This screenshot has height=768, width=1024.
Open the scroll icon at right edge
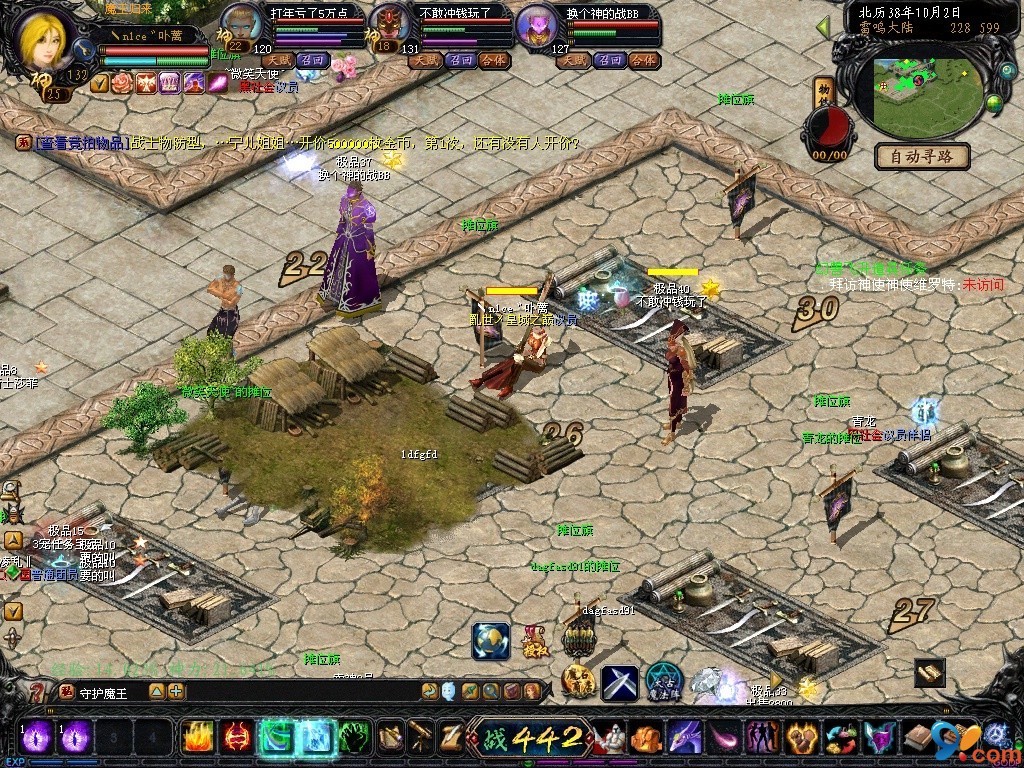coord(929,673)
